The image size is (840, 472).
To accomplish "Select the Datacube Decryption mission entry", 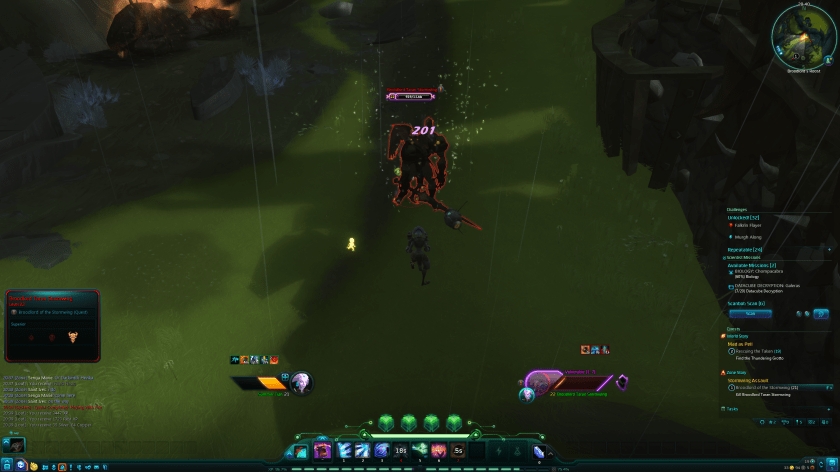I will 768,285.
